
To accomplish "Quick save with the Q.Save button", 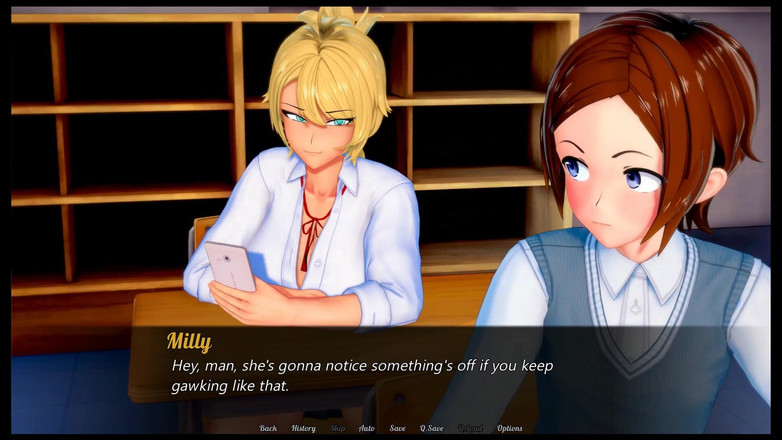I will 432,428.
